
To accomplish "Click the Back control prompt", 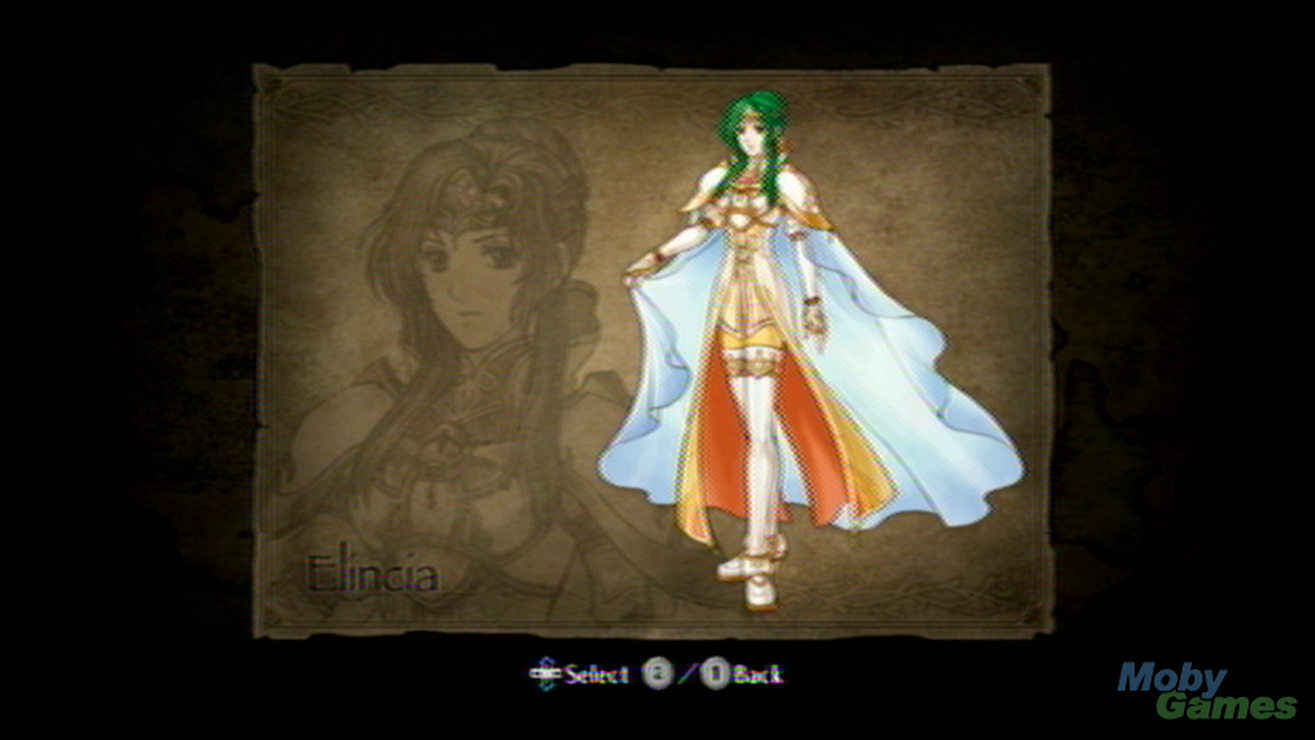I will point(757,674).
